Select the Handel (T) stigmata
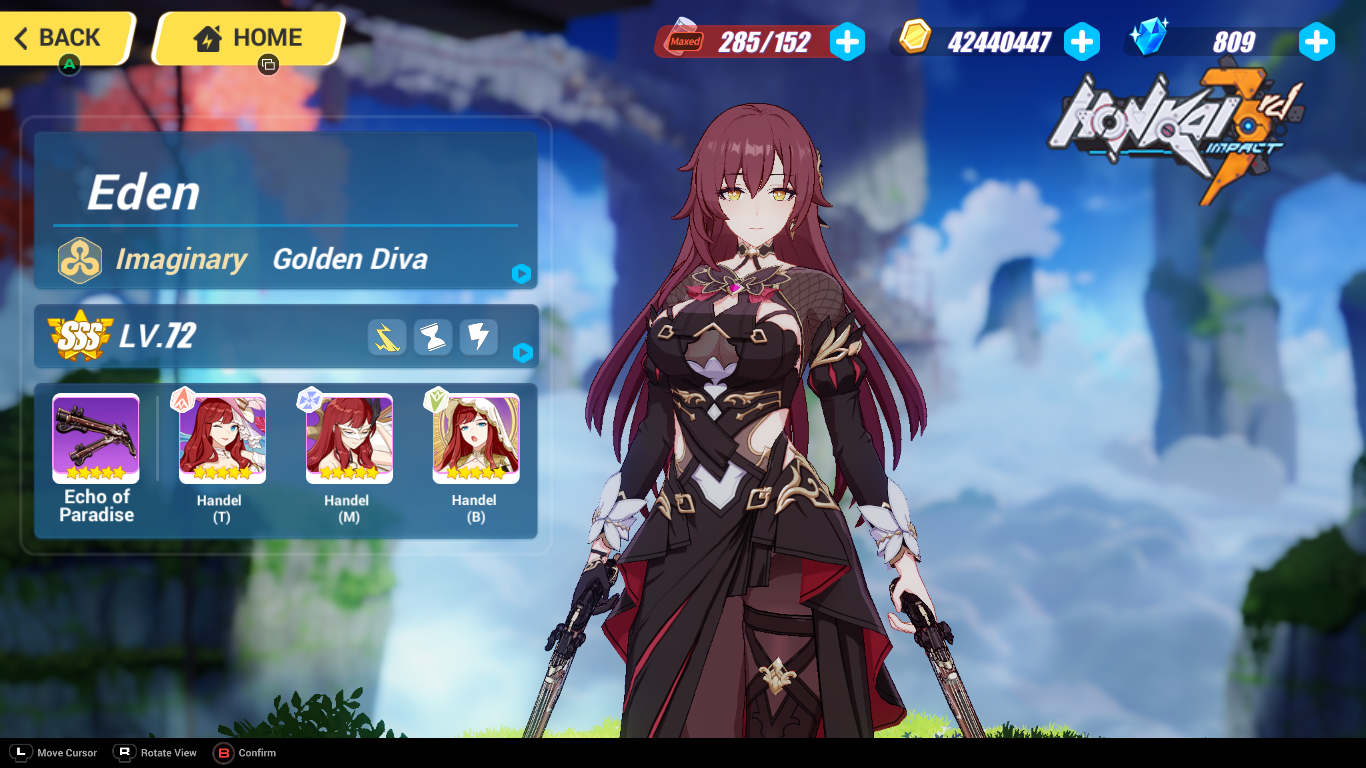Image resolution: width=1366 pixels, height=768 pixels. (x=221, y=438)
